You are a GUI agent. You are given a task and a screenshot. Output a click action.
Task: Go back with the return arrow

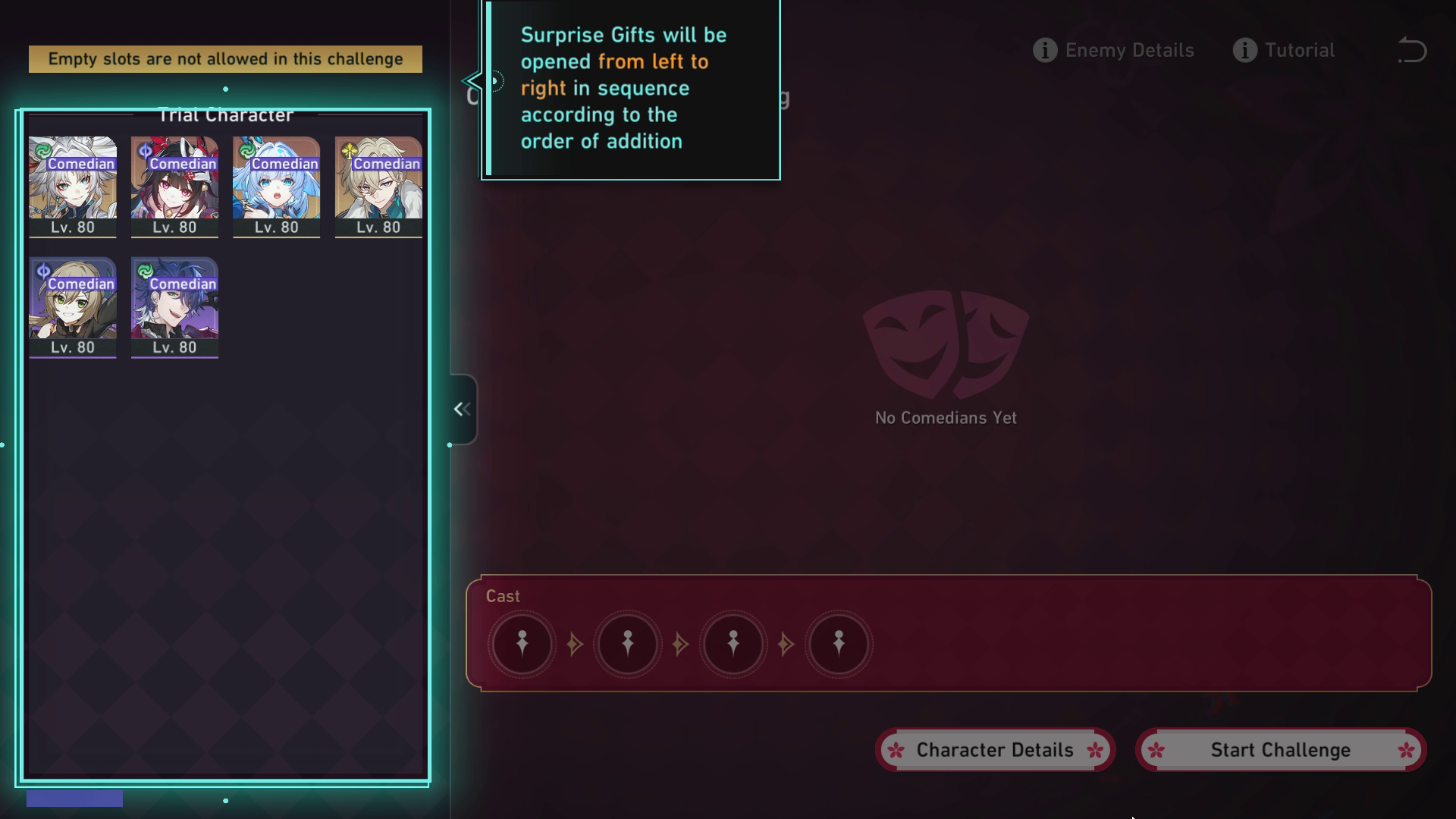tap(1411, 50)
